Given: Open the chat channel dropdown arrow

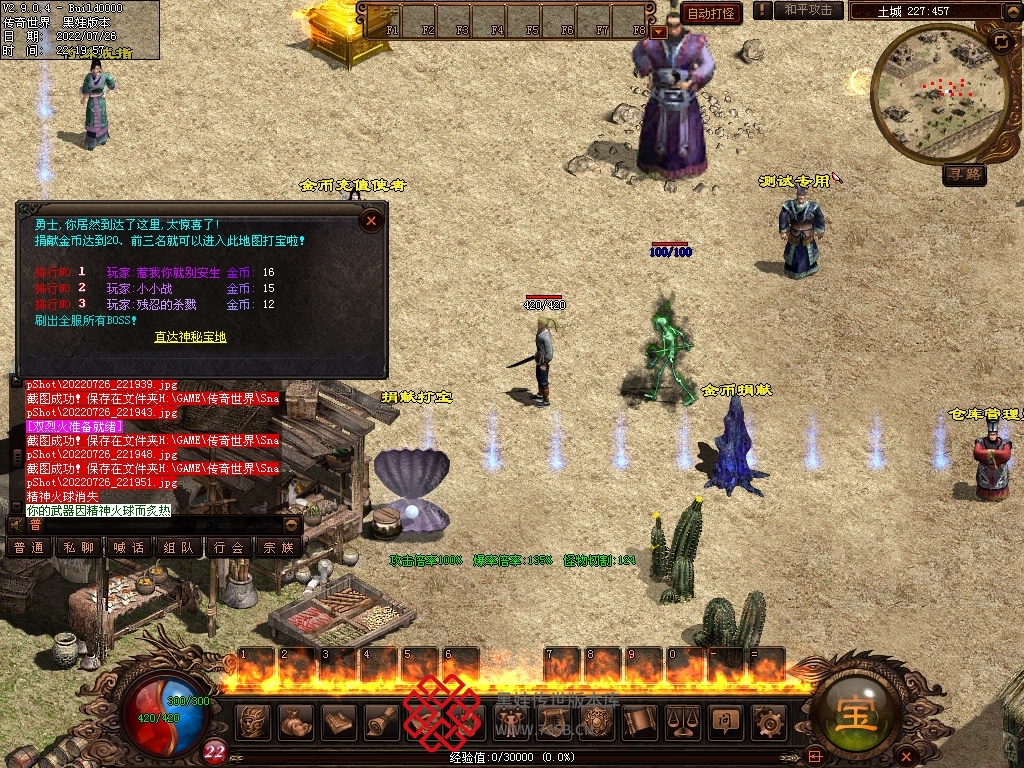Looking at the screenshot, I should pyautogui.click(x=292, y=525).
